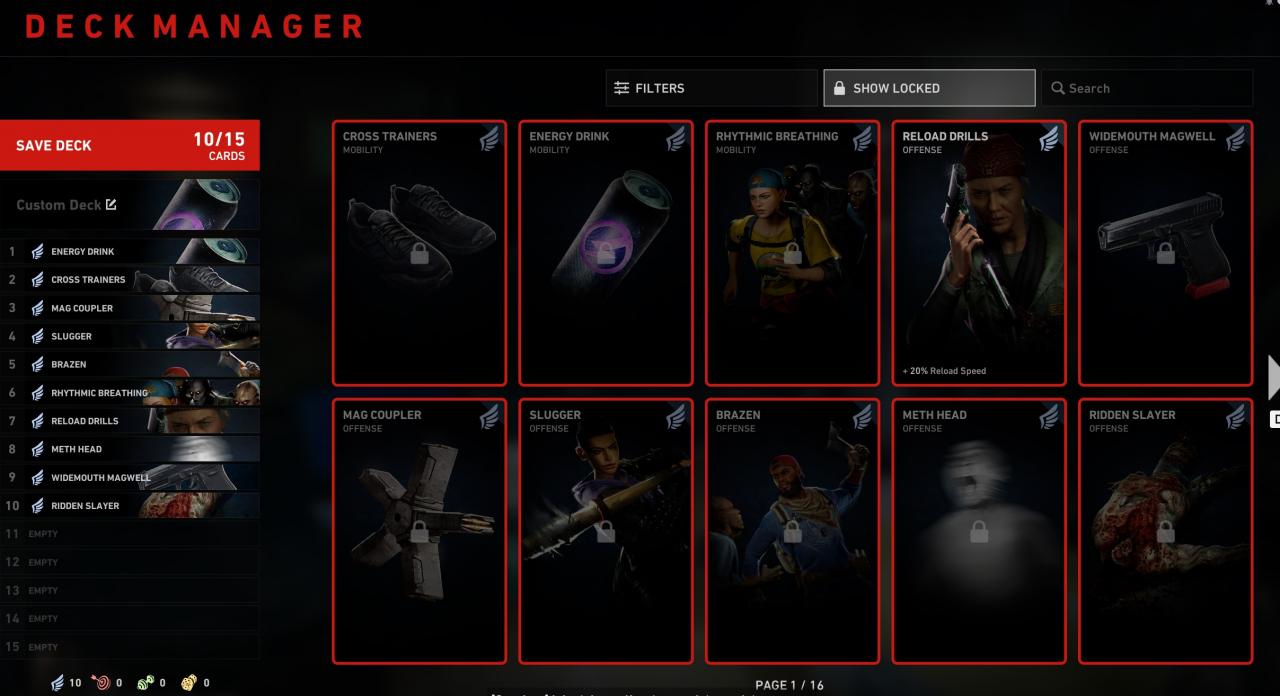Viewport: 1280px width, 696px height.
Task: Click the Save Deck button
Action: point(129,145)
